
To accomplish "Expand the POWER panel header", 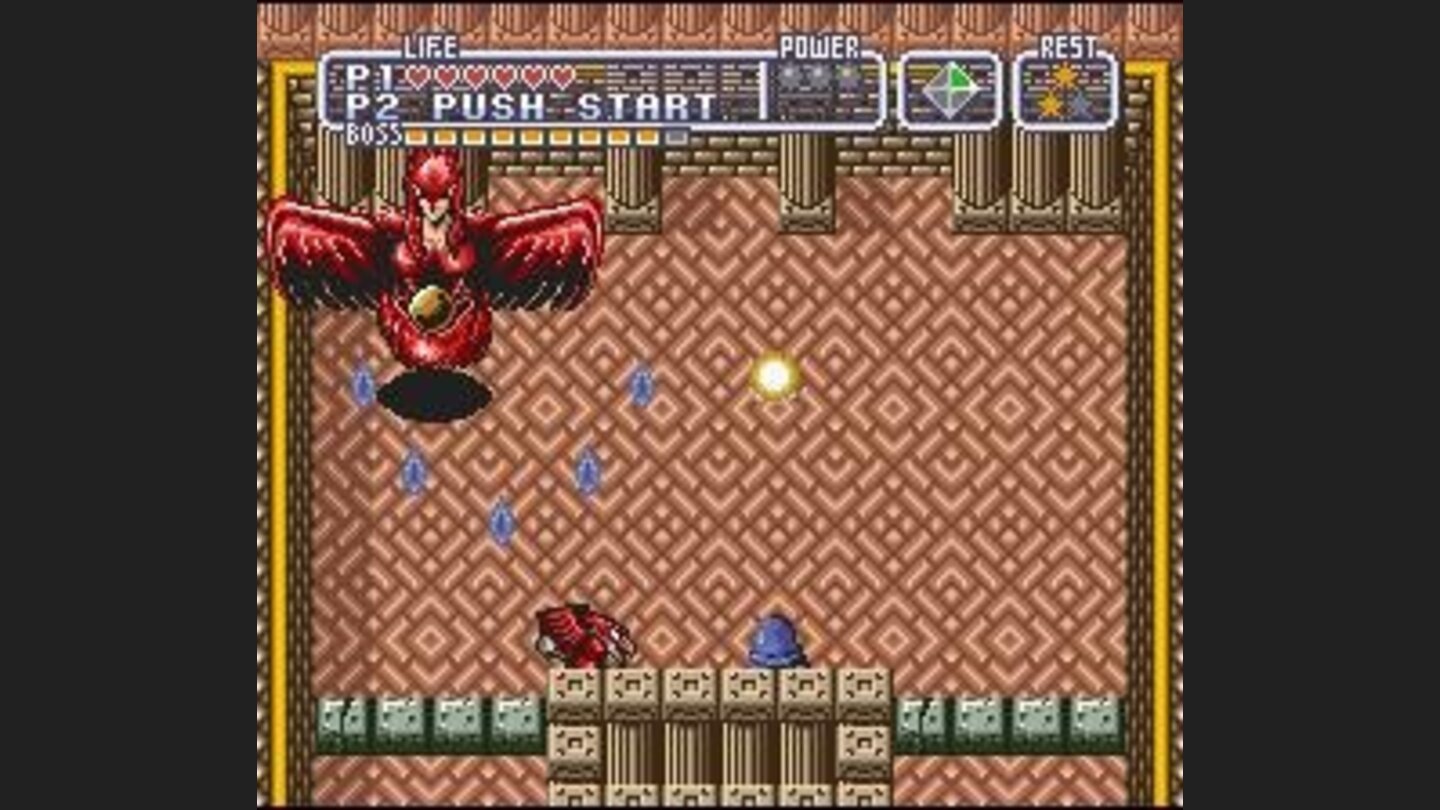I will [x=819, y=46].
